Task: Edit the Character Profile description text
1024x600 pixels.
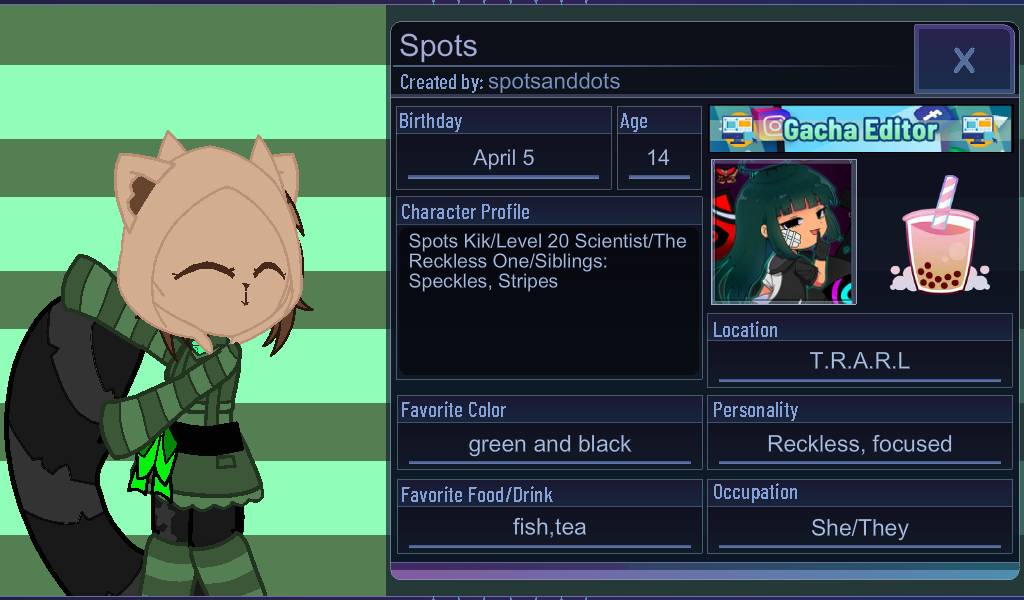Action: click(549, 300)
